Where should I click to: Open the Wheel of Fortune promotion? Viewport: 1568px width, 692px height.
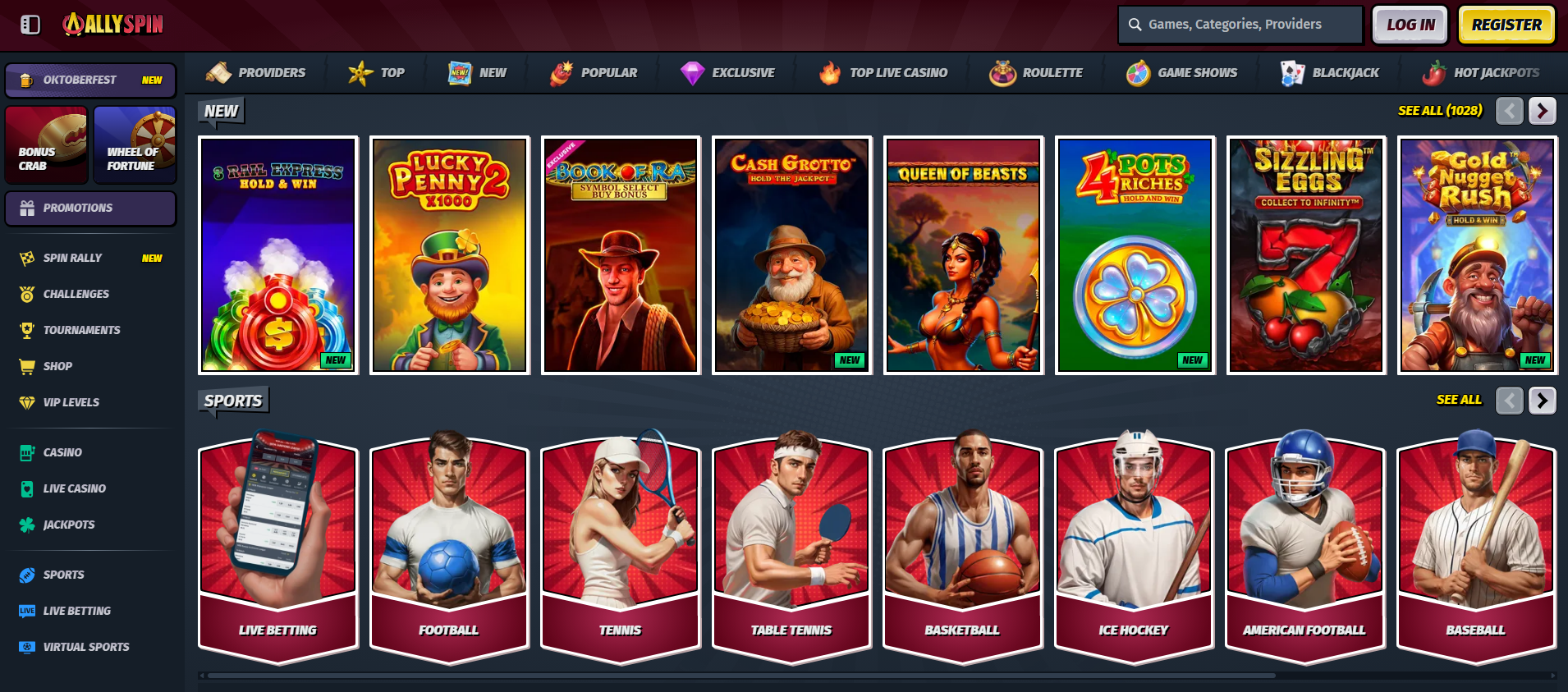[135, 144]
